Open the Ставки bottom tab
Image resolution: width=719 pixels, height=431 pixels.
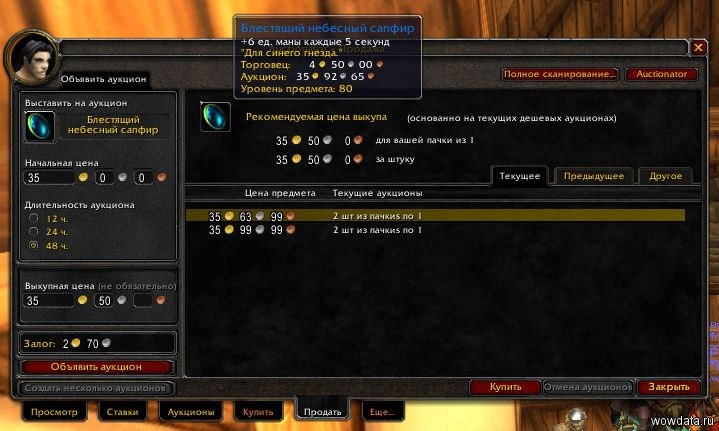123,411
